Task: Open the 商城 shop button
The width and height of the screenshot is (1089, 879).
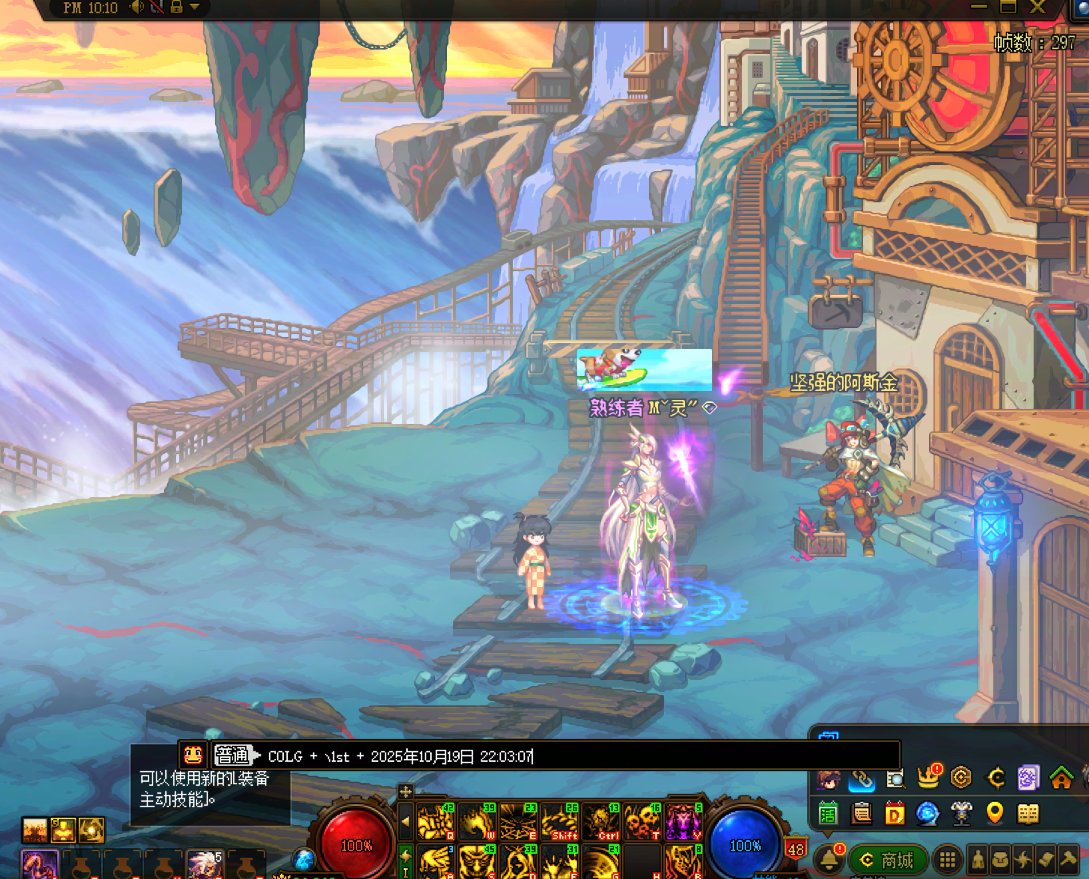Action: pos(888,860)
